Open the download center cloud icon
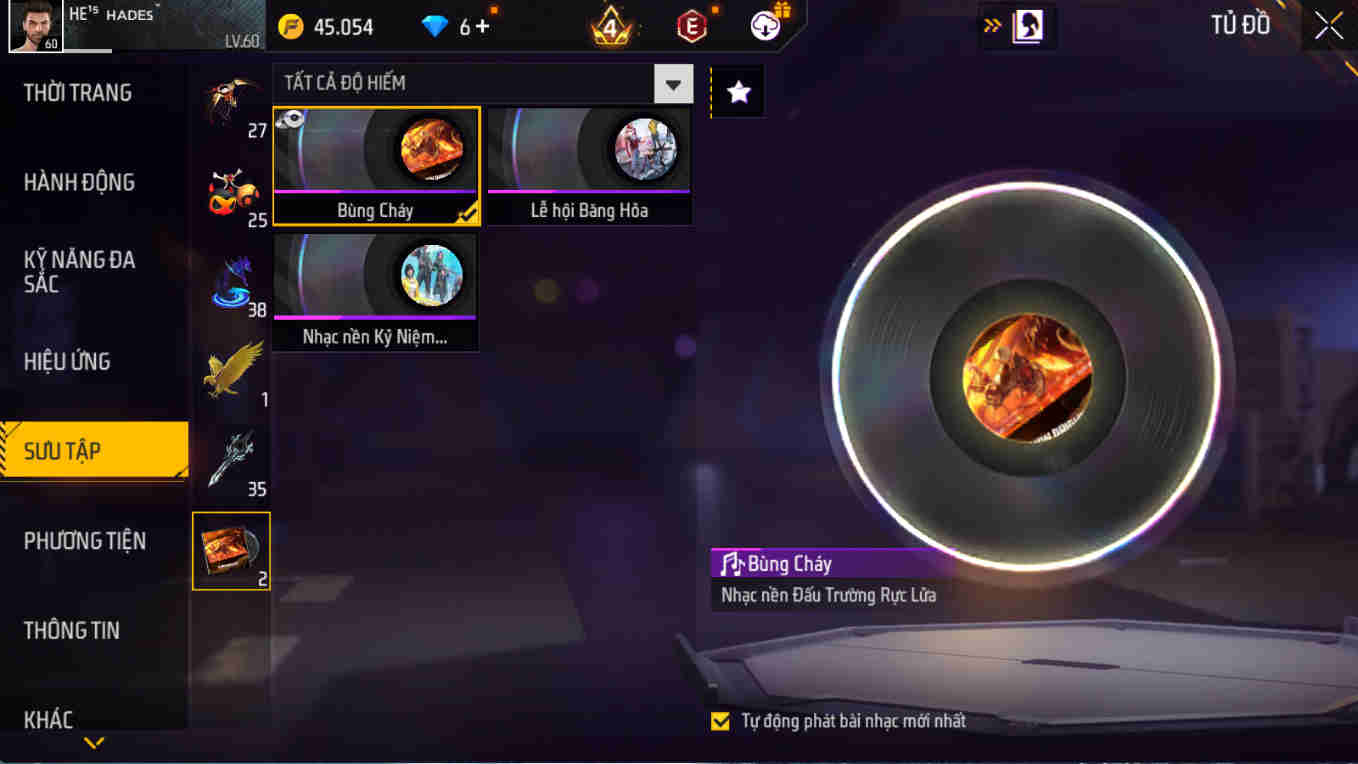The height and width of the screenshot is (764, 1358). pyautogui.click(x=765, y=26)
